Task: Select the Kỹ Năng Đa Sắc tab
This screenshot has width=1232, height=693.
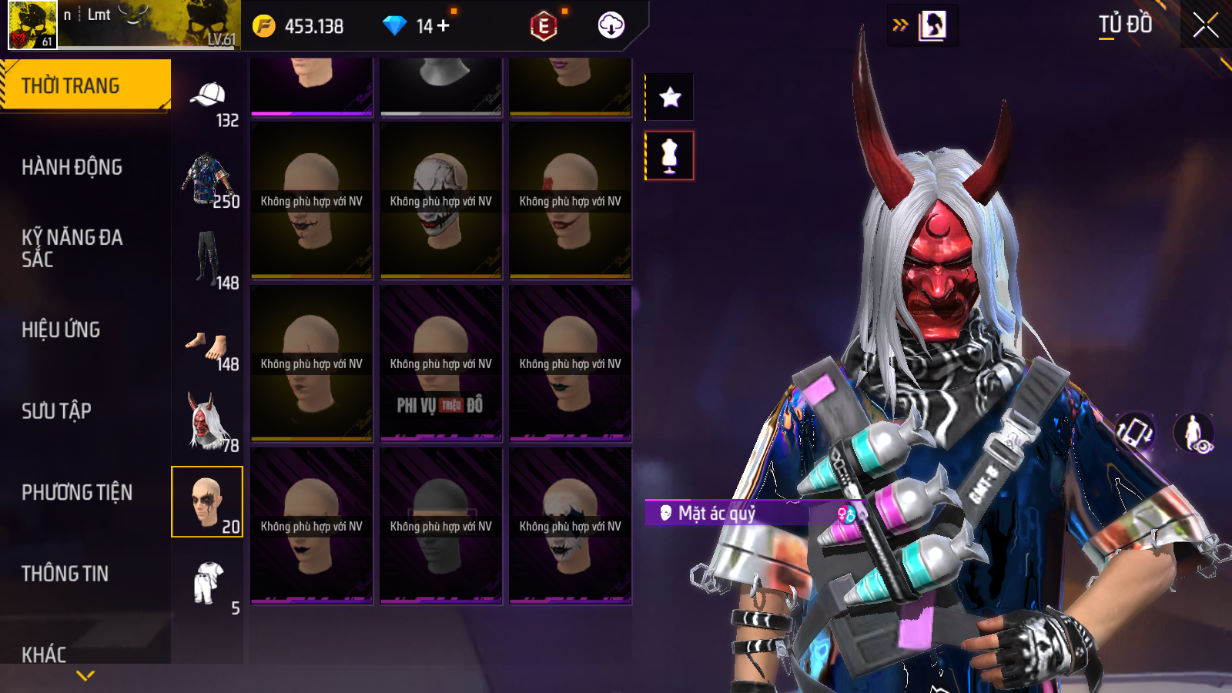Action: point(72,248)
